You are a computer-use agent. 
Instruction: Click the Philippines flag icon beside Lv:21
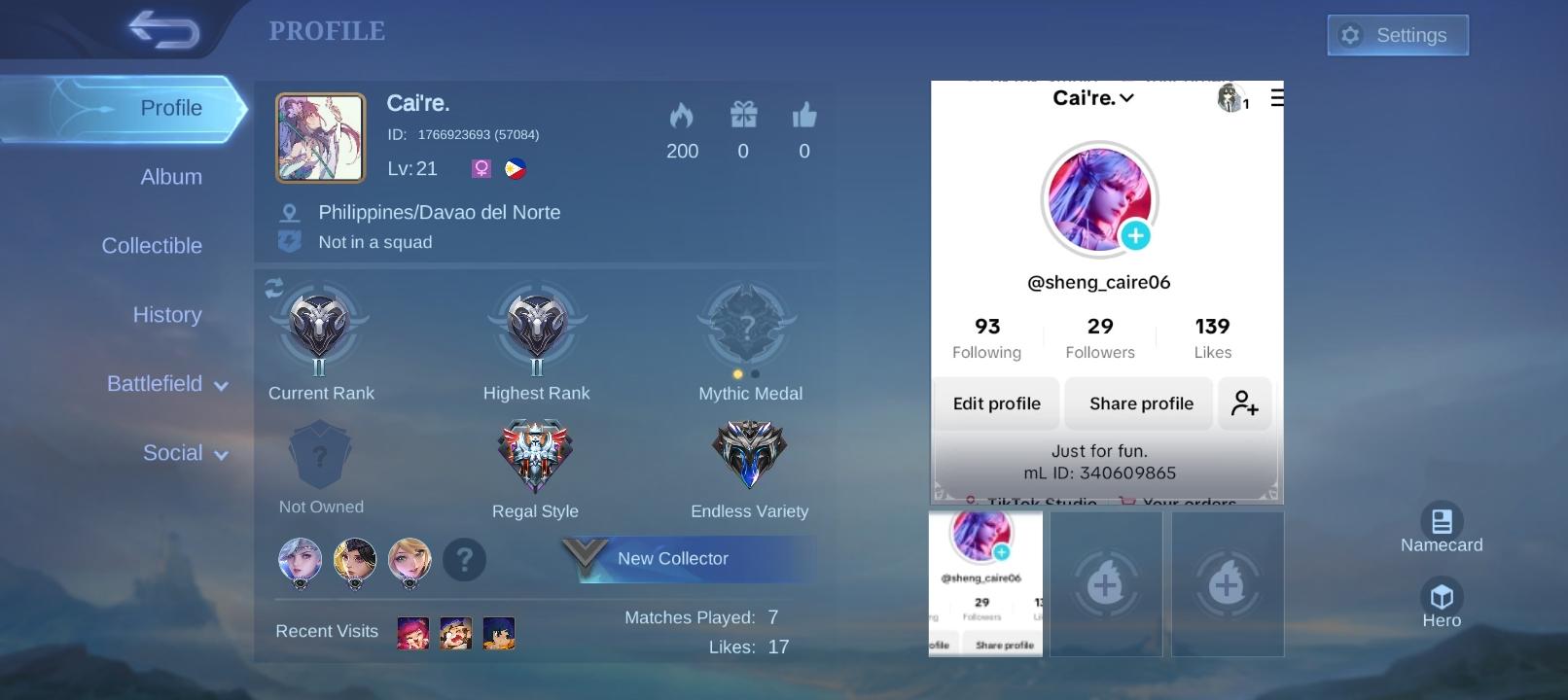(x=516, y=167)
